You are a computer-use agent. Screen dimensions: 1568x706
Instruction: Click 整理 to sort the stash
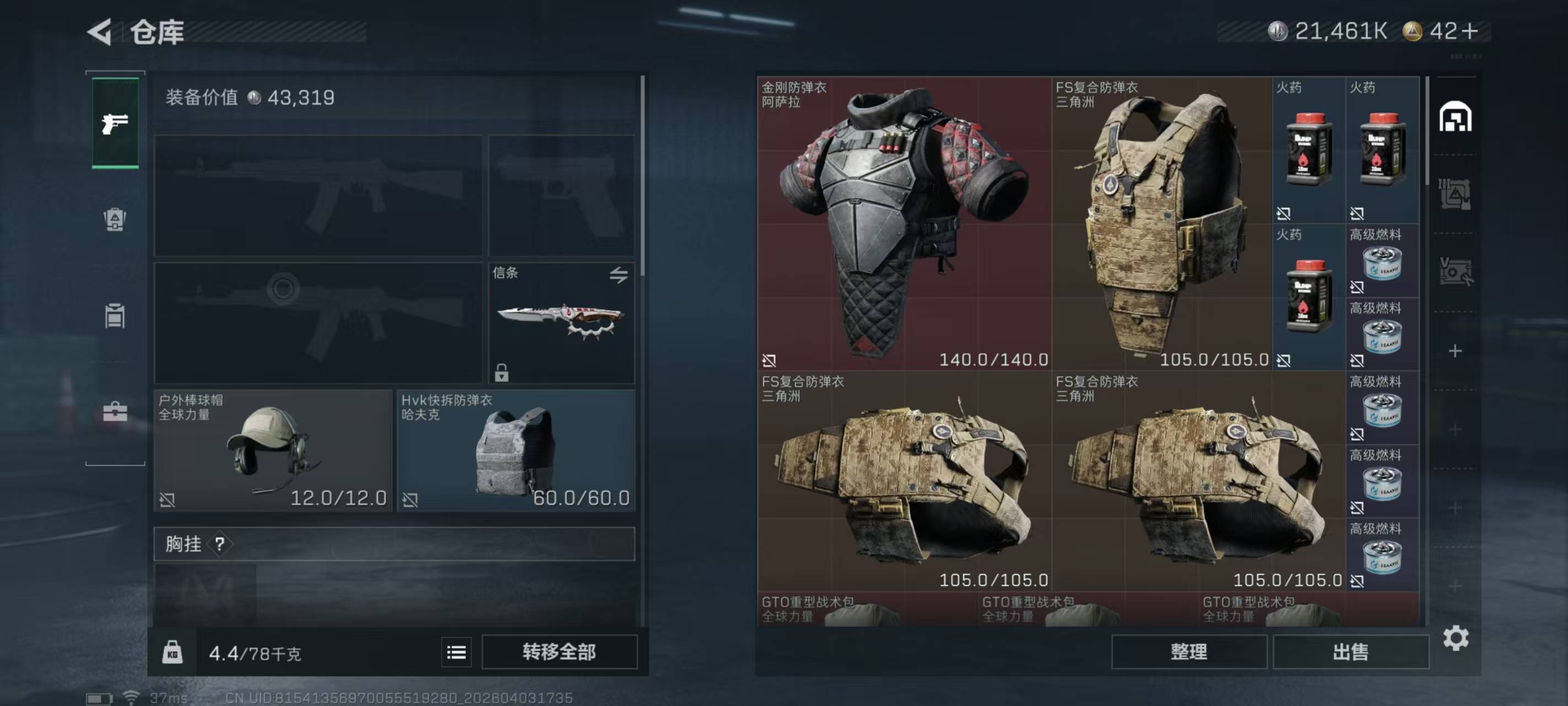tap(1189, 652)
